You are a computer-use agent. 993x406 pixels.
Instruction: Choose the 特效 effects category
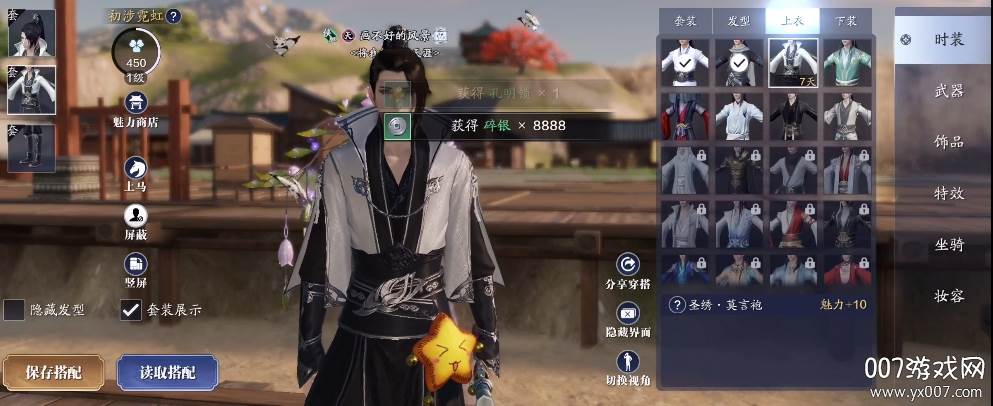pos(947,193)
